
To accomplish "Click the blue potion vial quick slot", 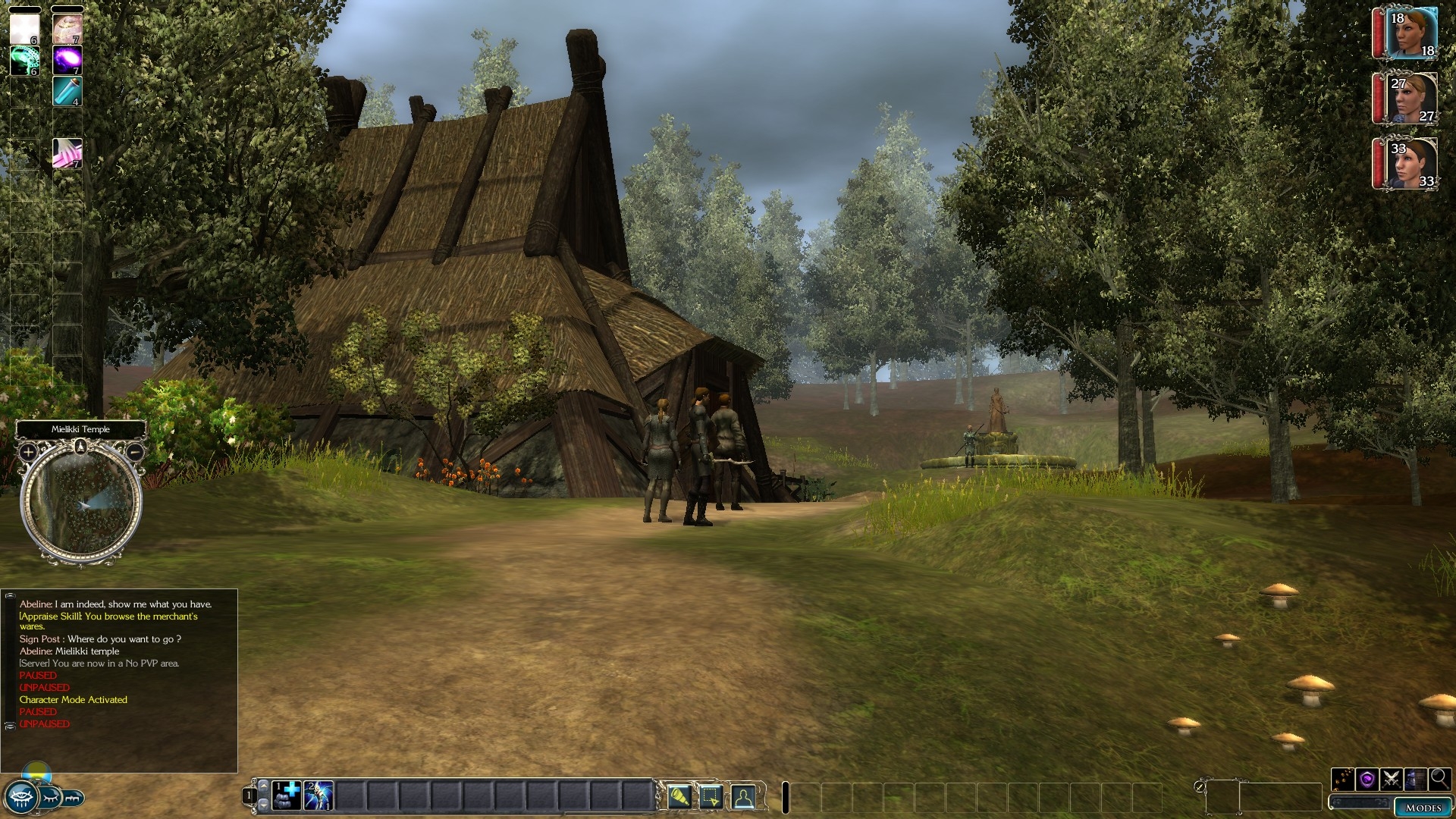I will click(x=67, y=91).
